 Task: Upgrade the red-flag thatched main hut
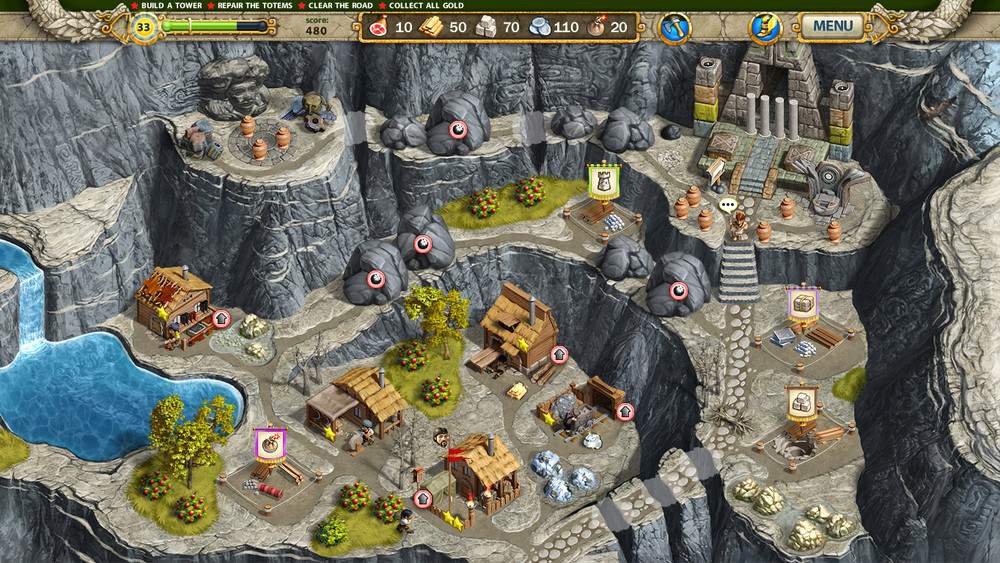click(422, 499)
